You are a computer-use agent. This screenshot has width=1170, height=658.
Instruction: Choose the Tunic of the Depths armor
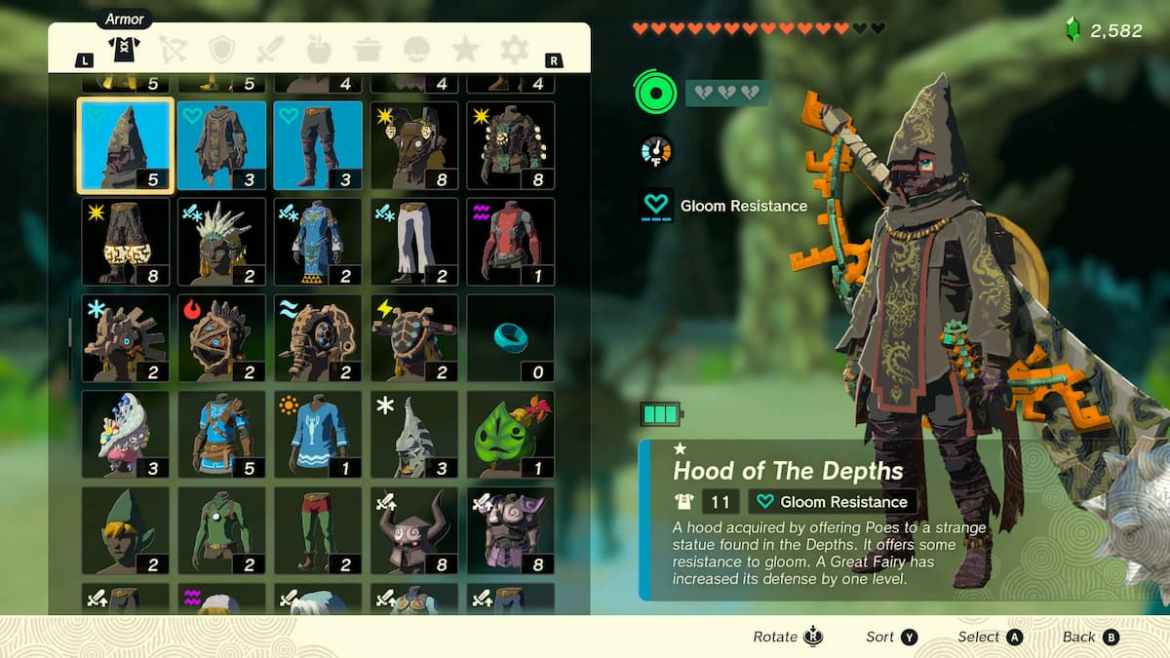pos(222,145)
